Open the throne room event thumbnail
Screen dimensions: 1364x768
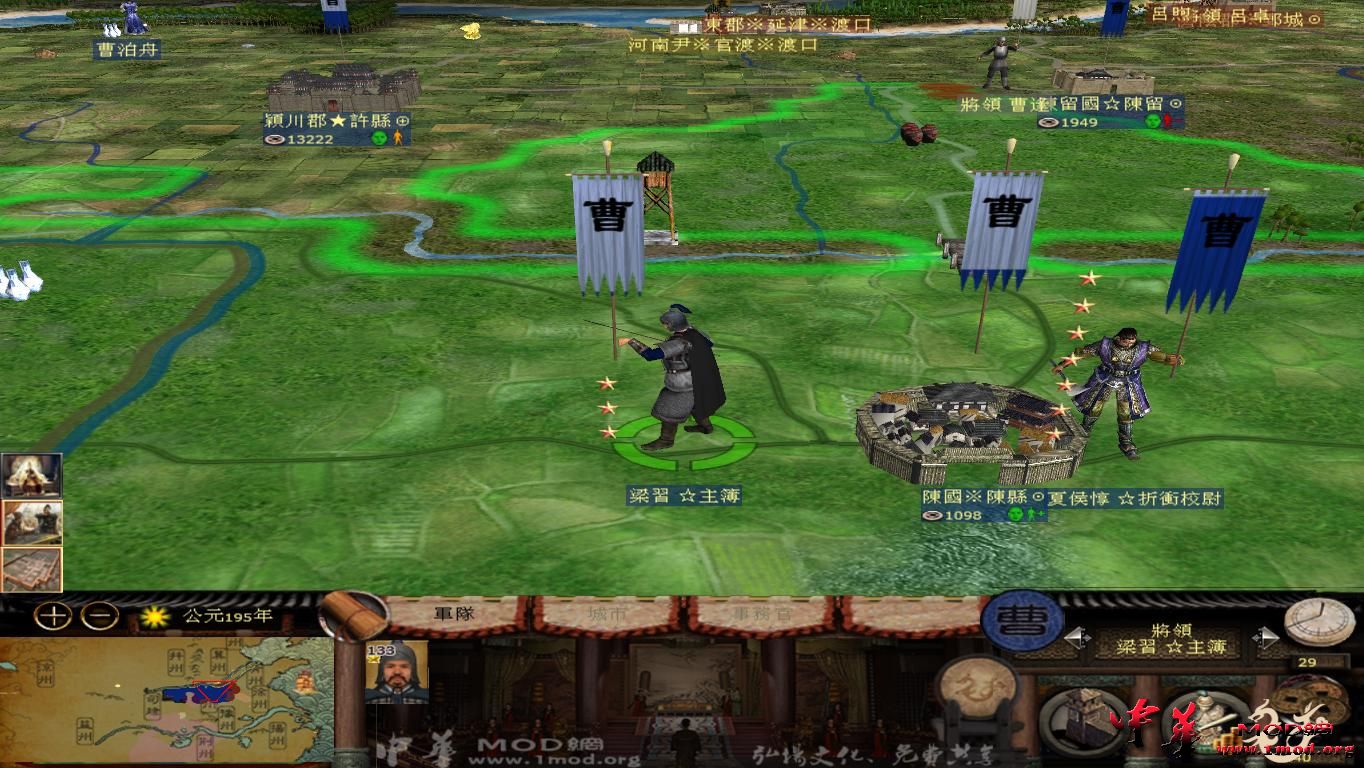(x=30, y=475)
